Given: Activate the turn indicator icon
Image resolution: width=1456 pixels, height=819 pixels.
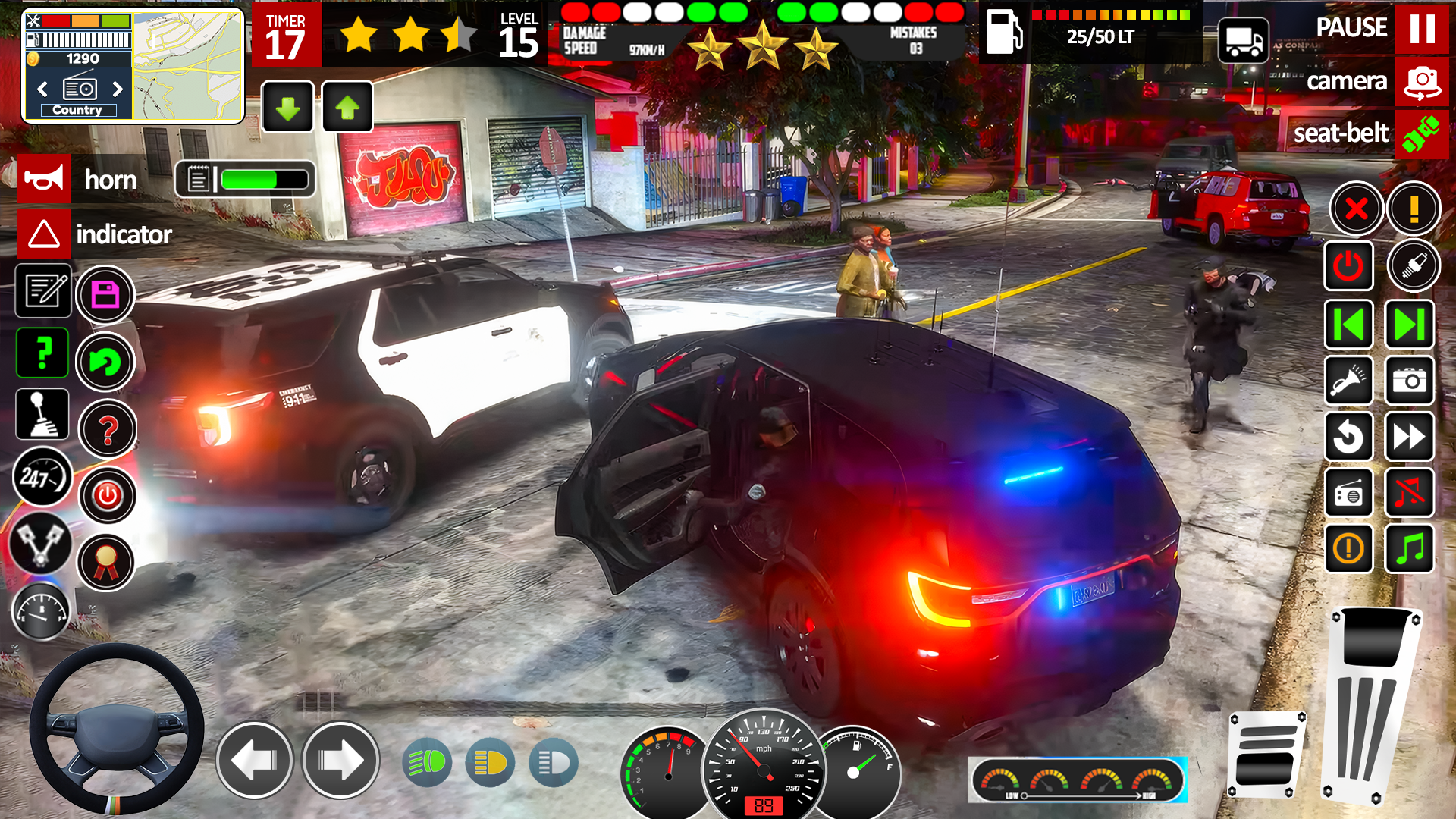Looking at the screenshot, I should (43, 234).
